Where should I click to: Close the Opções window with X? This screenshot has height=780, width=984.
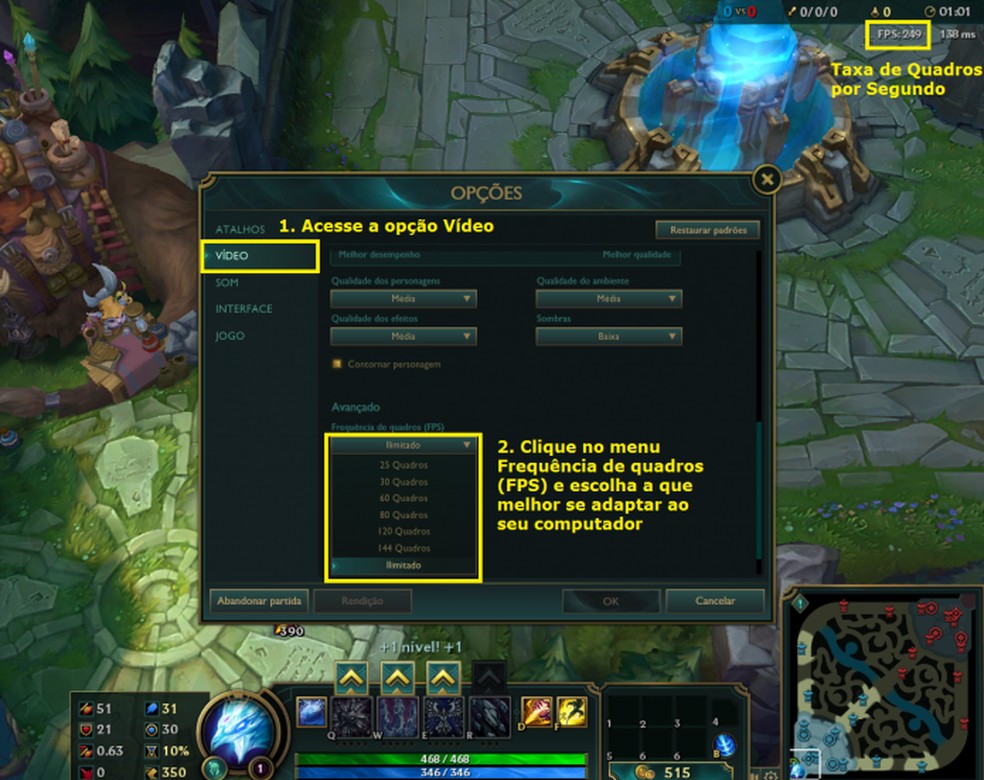tap(767, 180)
